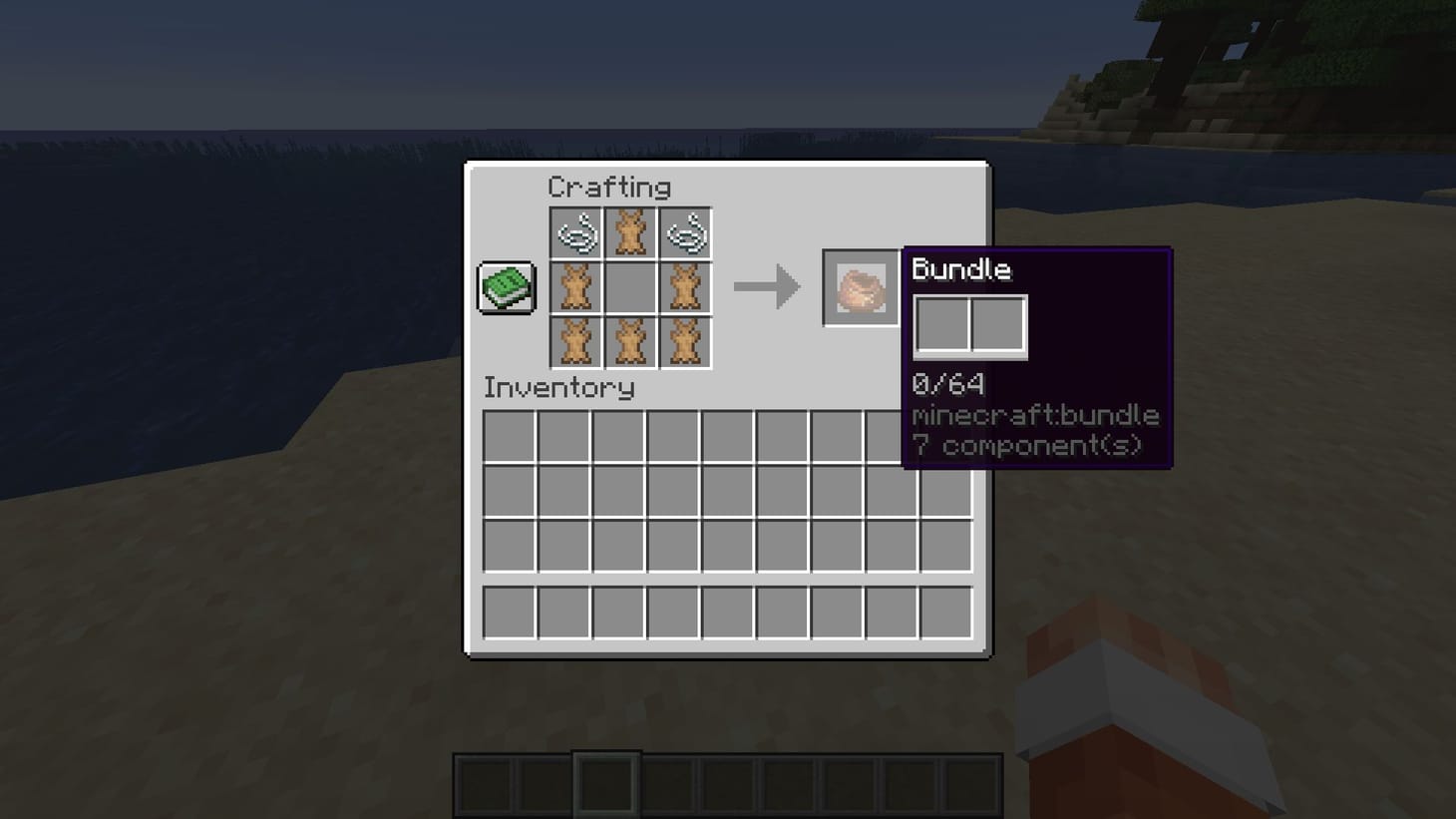1456x819 pixels.
Task: Pick the rabbit hide in the bottom-center slot
Action: pyautogui.click(x=631, y=340)
